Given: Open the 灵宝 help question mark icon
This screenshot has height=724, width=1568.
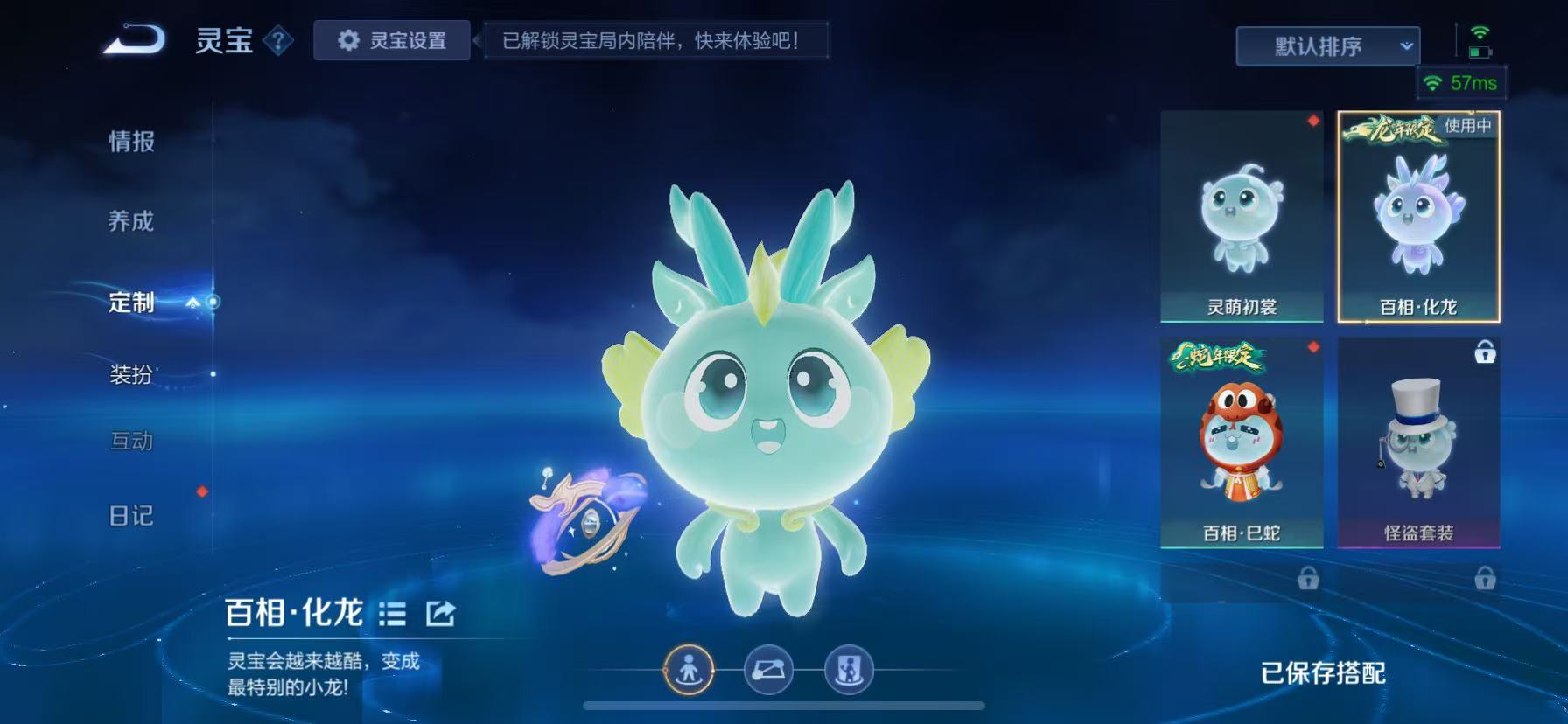Looking at the screenshot, I should [x=278, y=41].
